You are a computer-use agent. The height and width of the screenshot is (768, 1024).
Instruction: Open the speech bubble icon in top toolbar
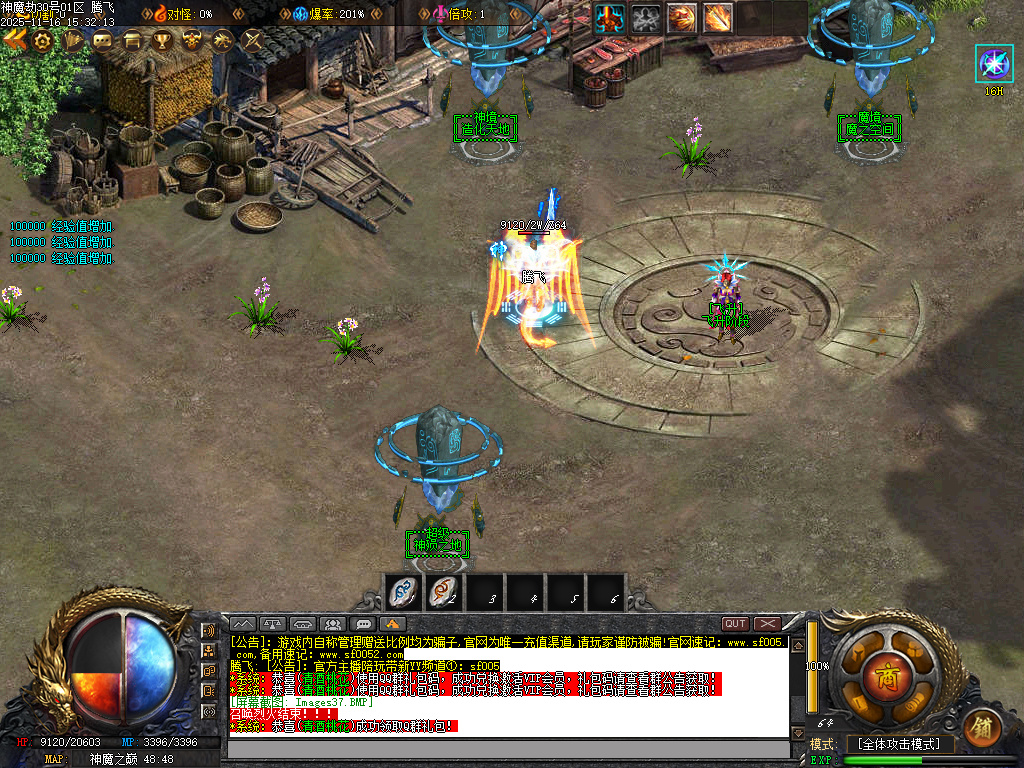[x=102, y=41]
